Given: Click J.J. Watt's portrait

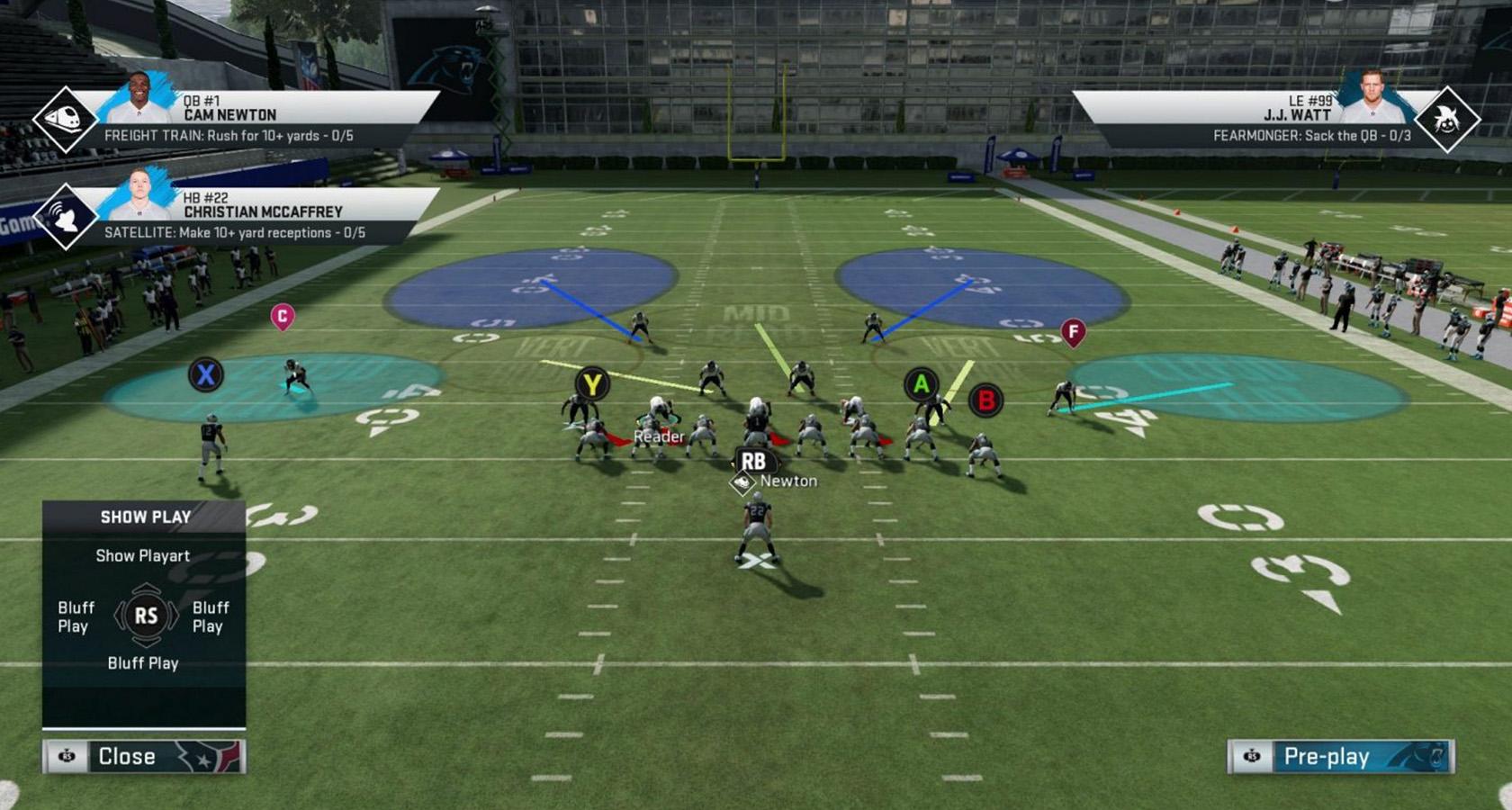Looking at the screenshot, I should [1372, 97].
